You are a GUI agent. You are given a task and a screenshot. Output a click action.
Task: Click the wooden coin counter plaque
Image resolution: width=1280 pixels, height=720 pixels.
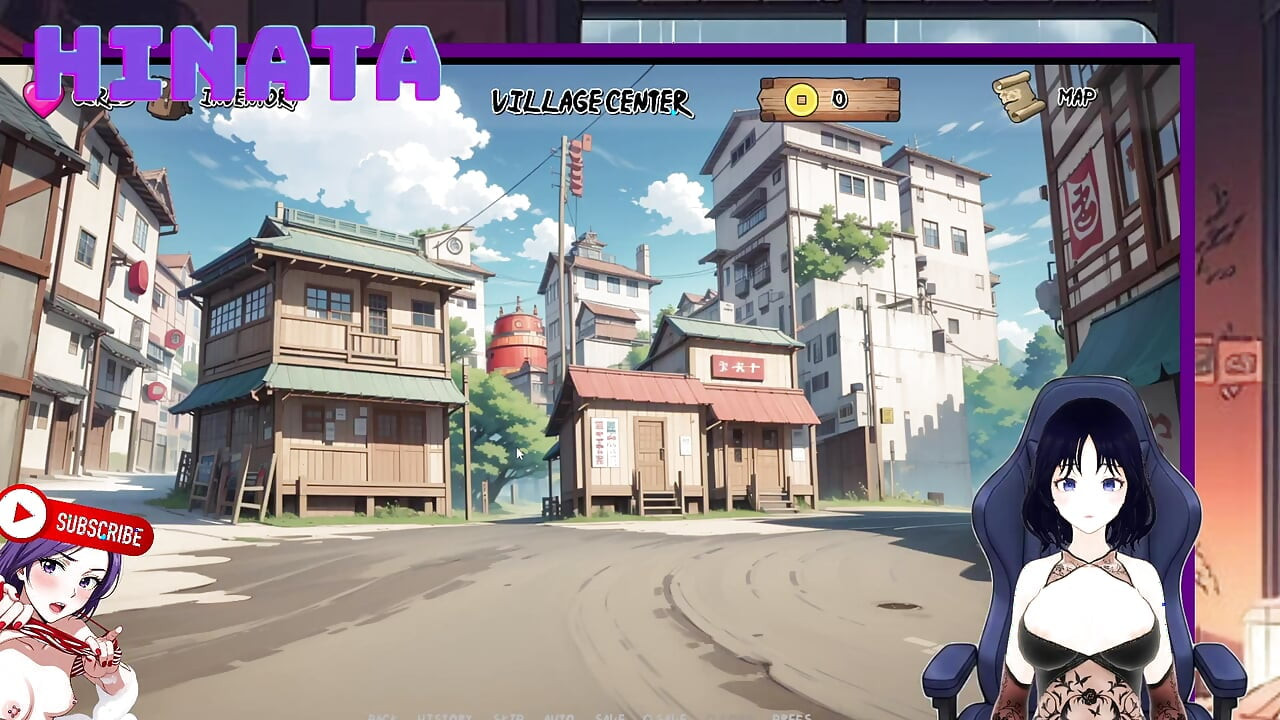pyautogui.click(x=832, y=98)
